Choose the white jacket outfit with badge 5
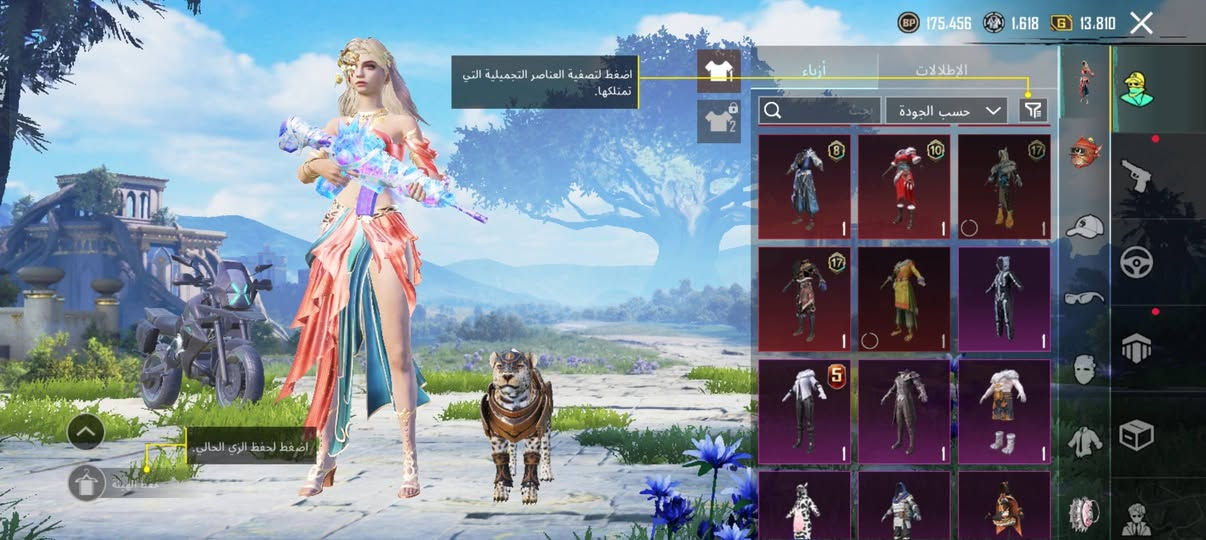 point(804,411)
